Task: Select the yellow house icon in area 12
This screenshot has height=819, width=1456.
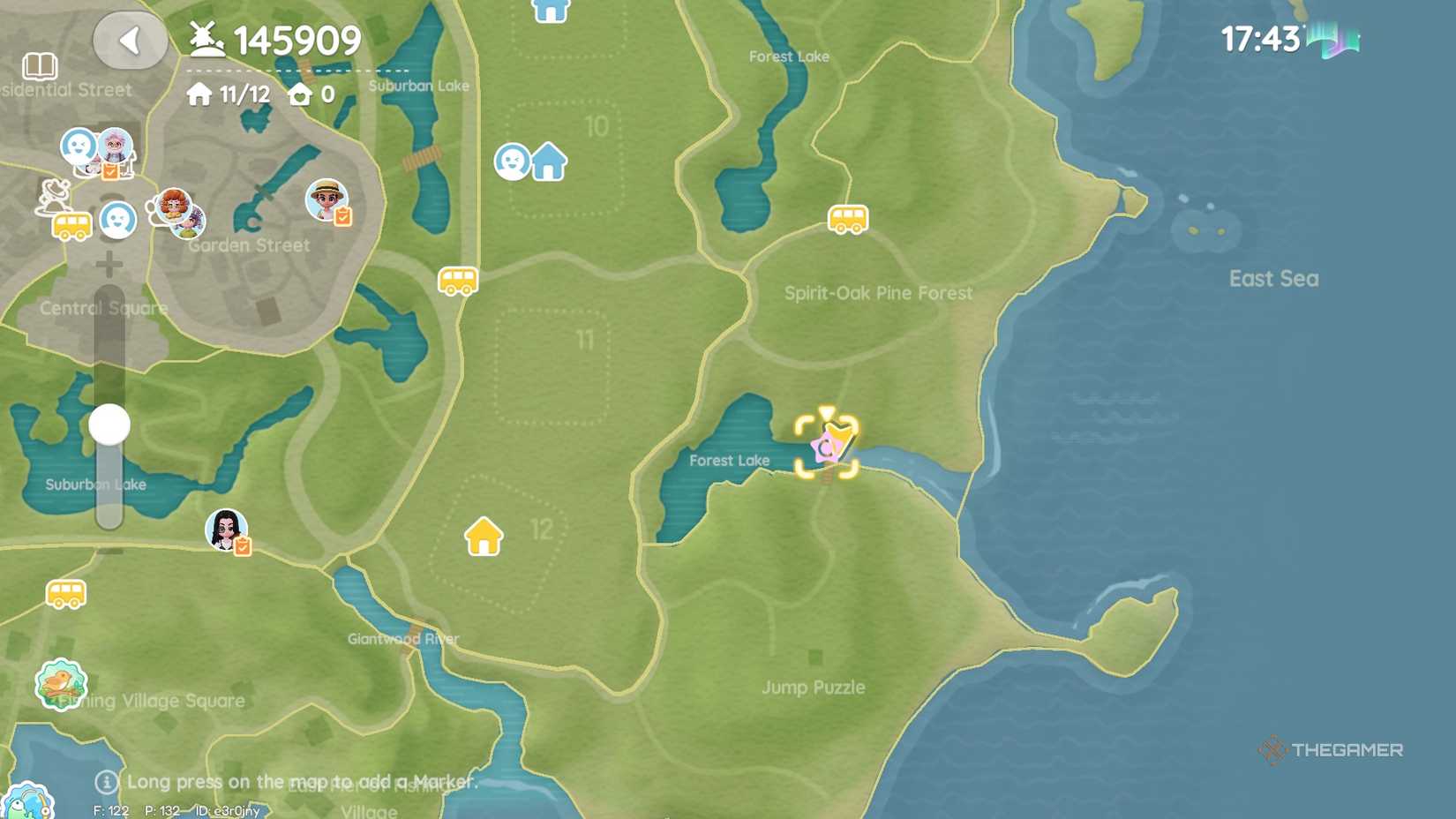Action: [482, 537]
